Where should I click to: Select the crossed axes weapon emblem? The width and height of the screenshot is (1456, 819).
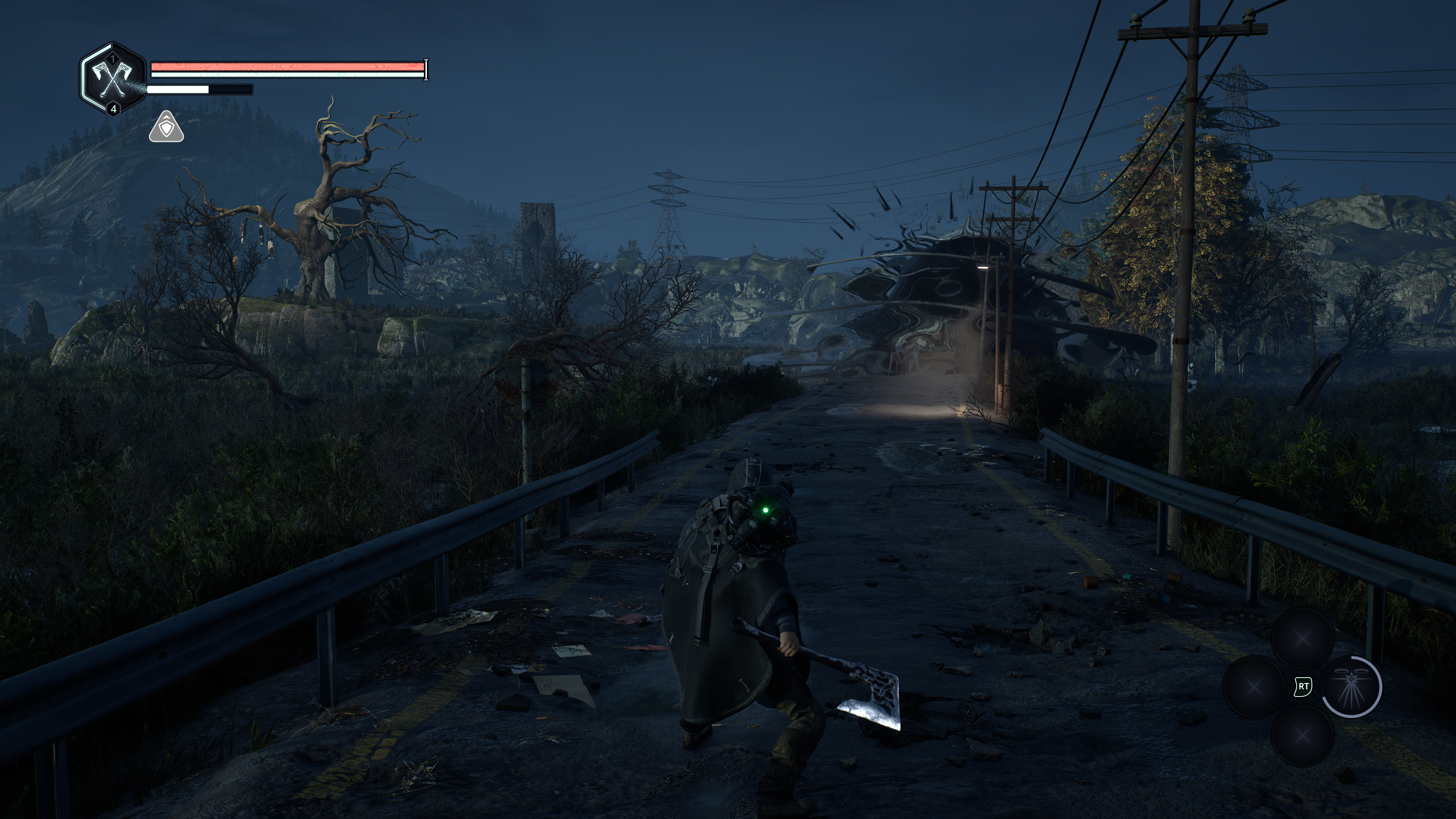[113, 79]
